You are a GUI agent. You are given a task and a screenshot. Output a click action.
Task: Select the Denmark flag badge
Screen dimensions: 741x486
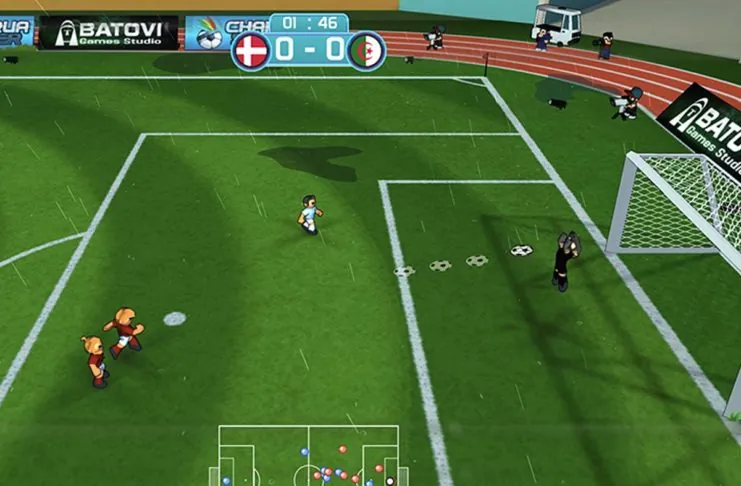point(250,50)
